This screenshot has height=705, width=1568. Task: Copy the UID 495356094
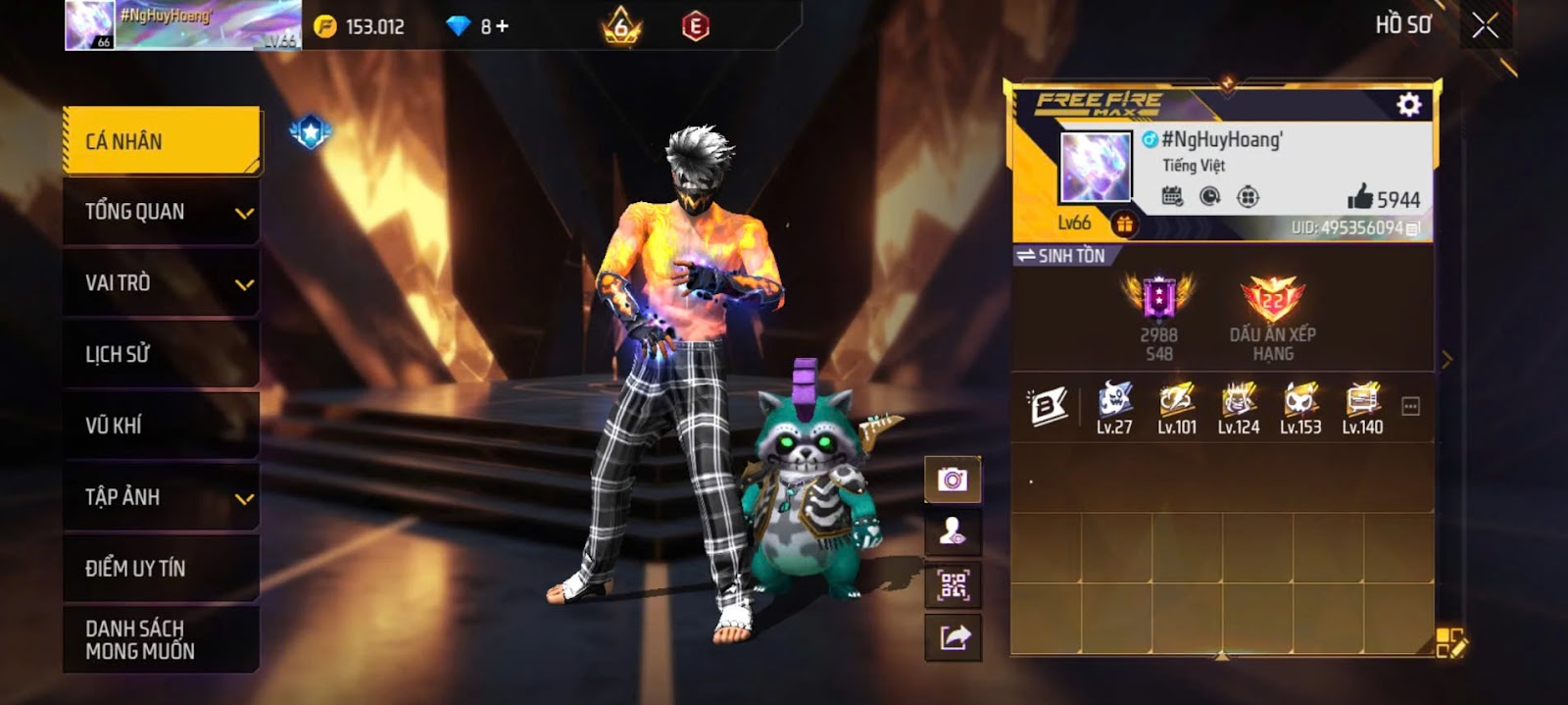[x=1412, y=228]
